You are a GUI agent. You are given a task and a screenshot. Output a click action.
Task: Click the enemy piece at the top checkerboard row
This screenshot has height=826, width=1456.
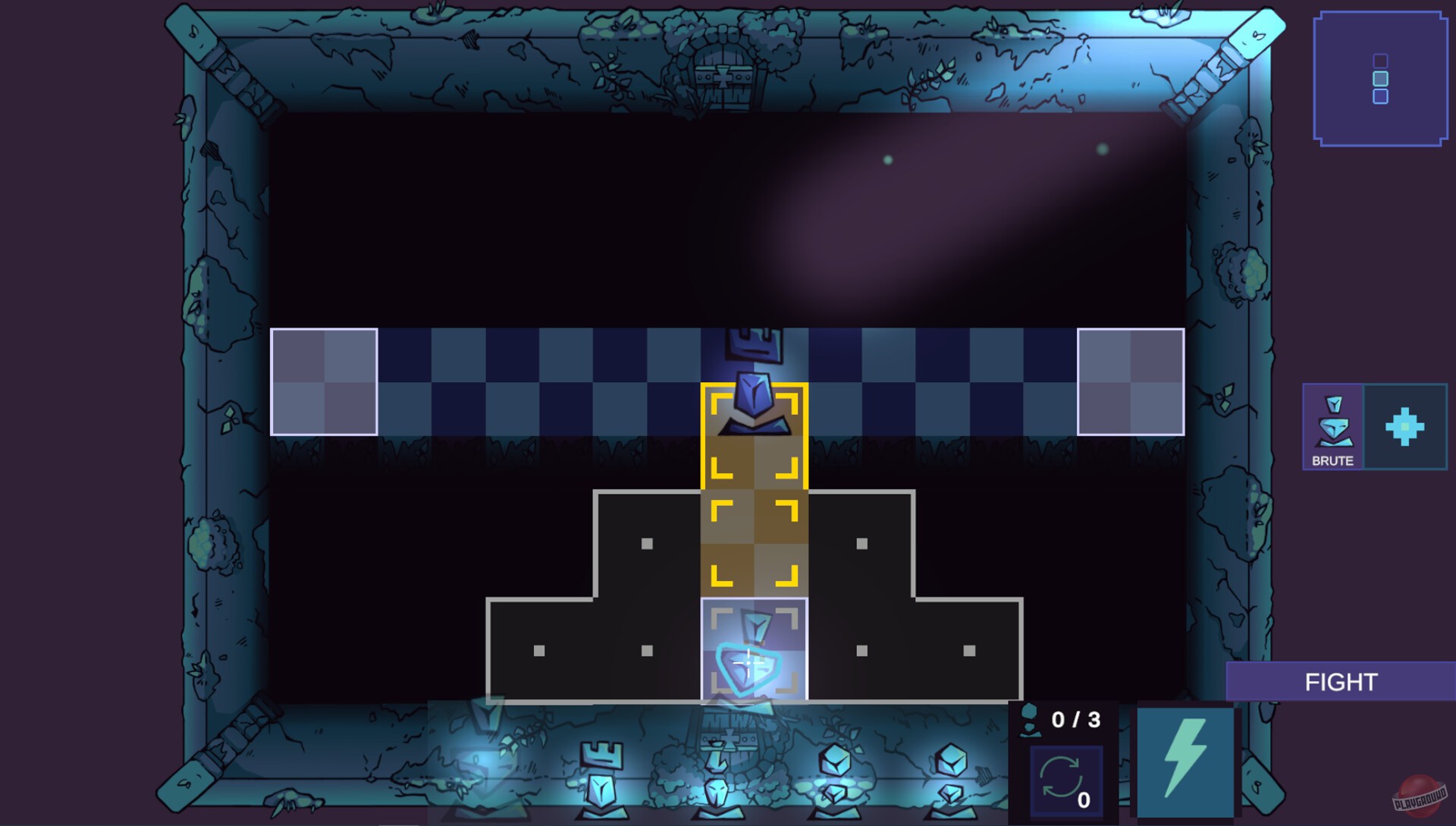coord(753,345)
